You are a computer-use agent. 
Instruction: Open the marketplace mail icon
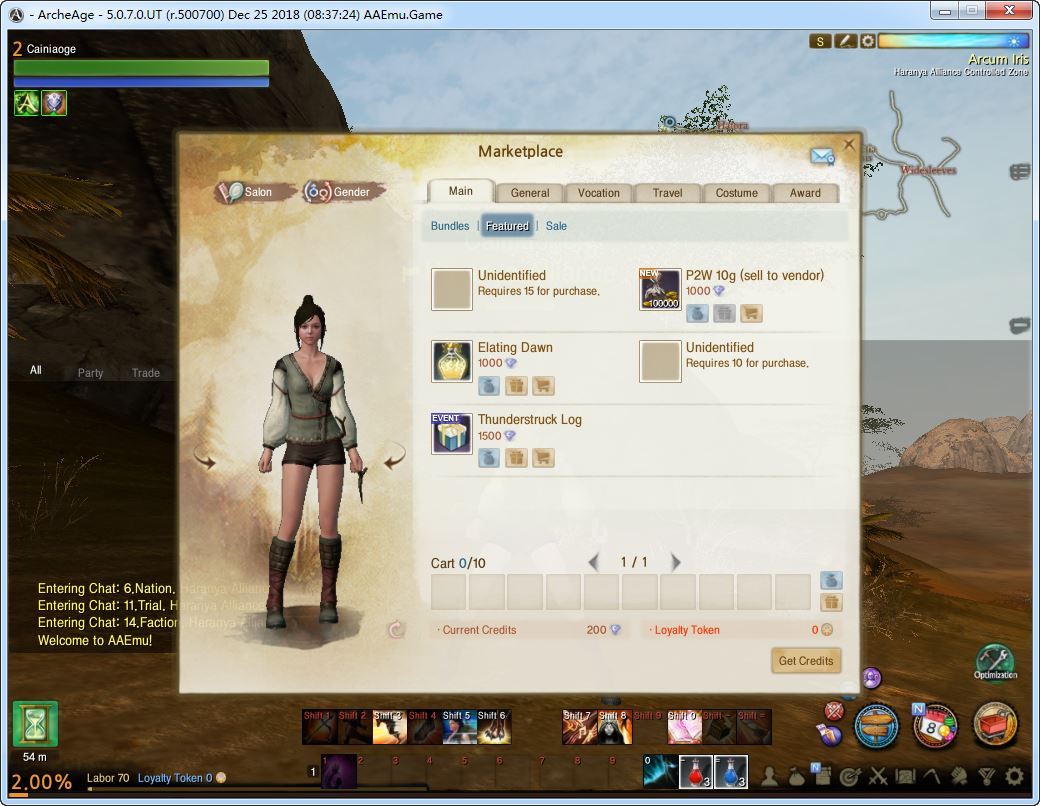click(x=822, y=156)
